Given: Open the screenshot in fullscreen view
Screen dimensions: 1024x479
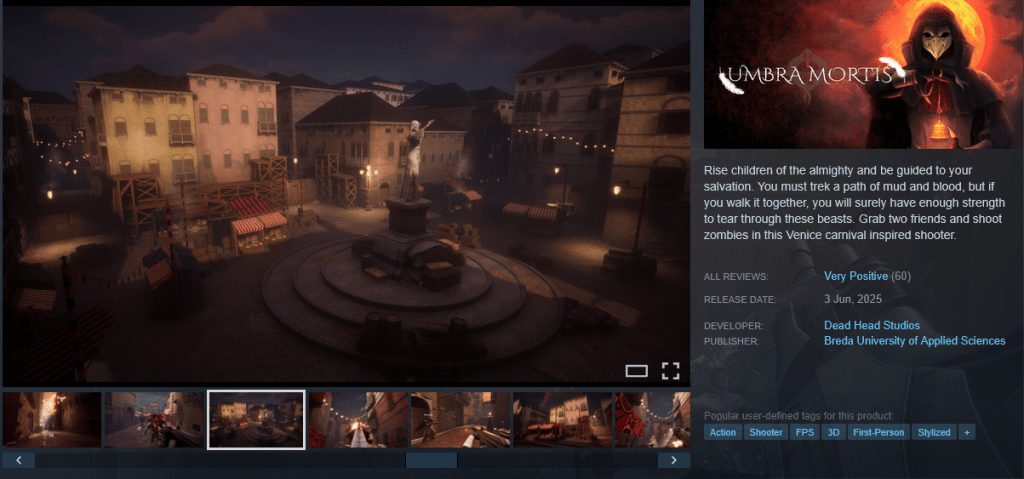Looking at the screenshot, I should 670,371.
